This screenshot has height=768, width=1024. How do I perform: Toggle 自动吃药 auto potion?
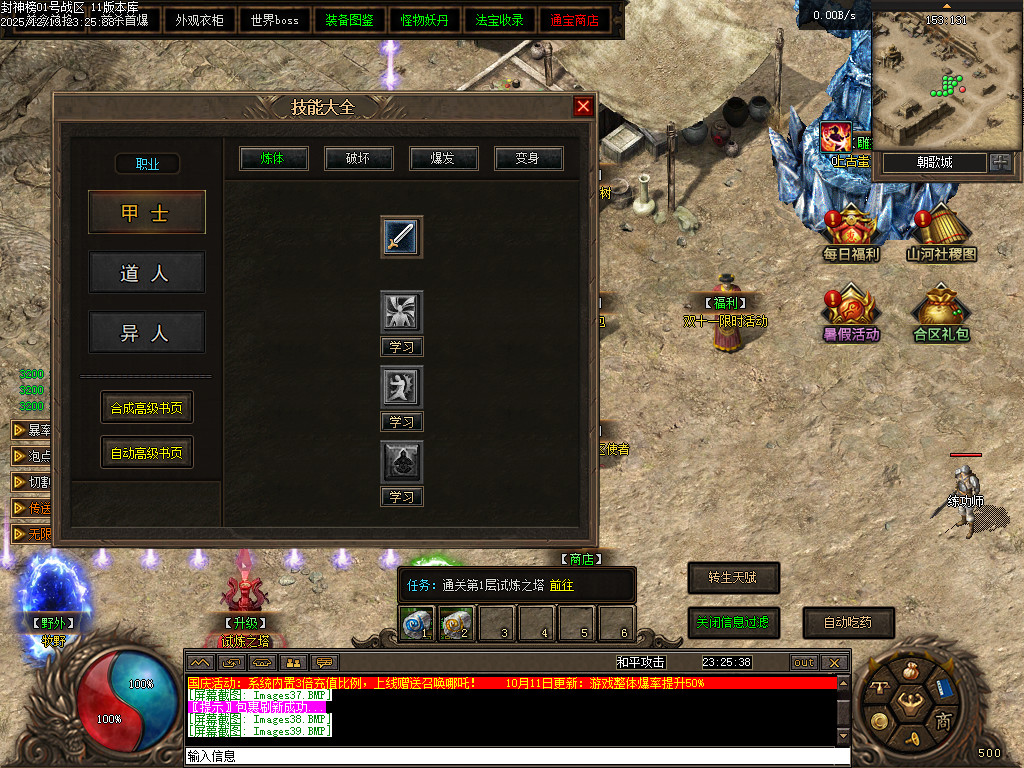[x=848, y=622]
